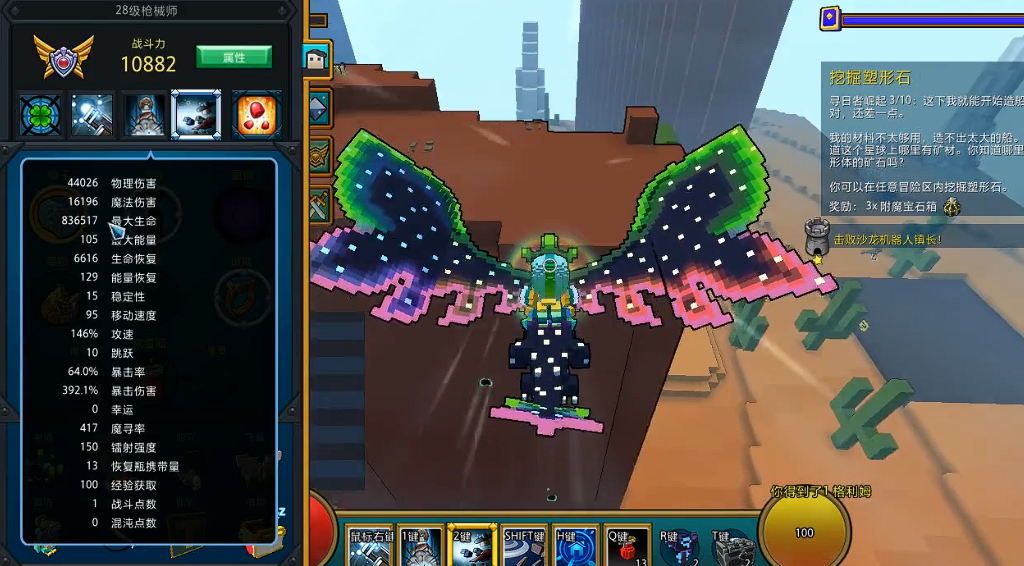Use the Q键 red flask slot
This screenshot has height=566, width=1024.
pyautogui.click(x=627, y=546)
